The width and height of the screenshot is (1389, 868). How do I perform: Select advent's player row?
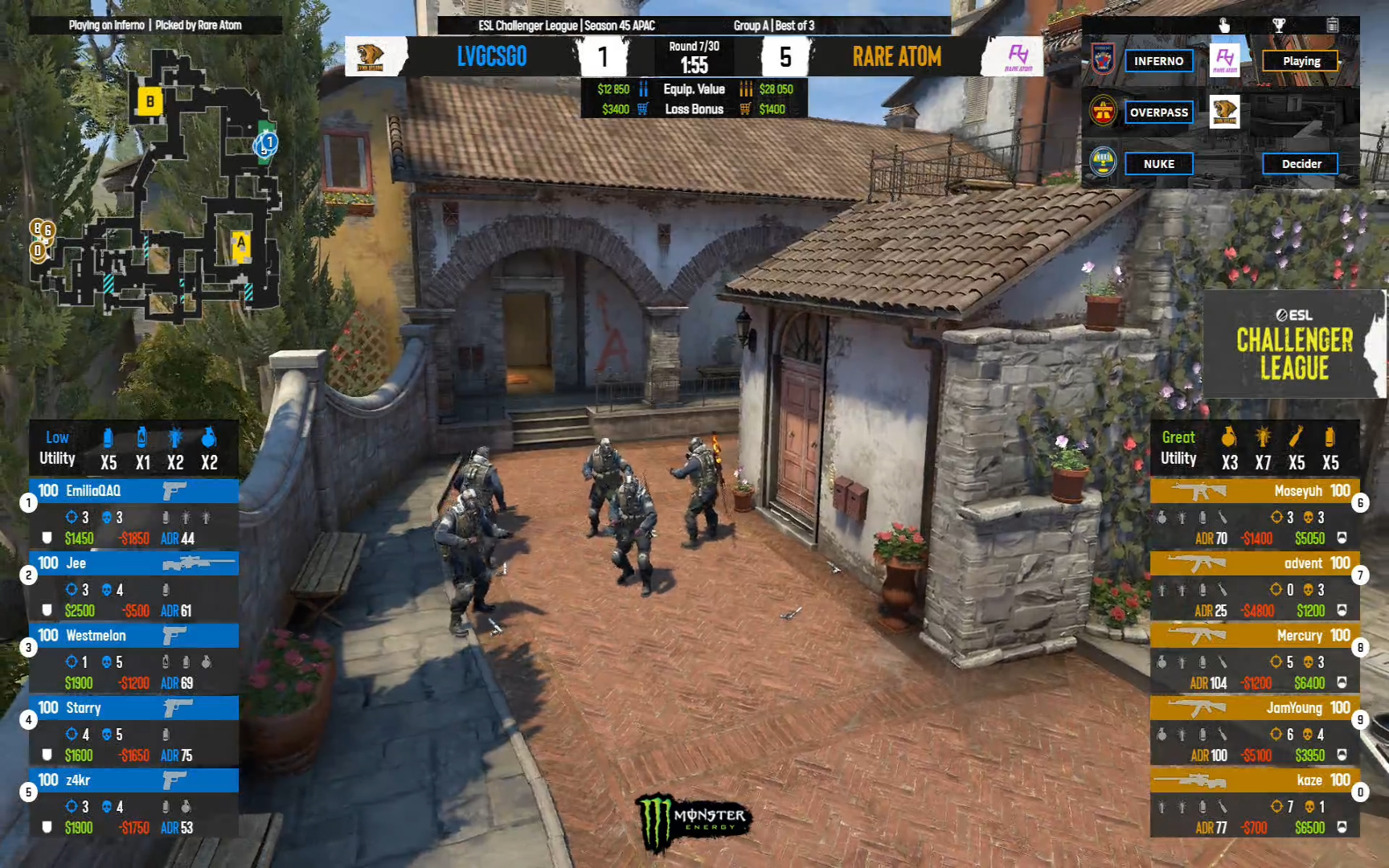coord(1254,563)
